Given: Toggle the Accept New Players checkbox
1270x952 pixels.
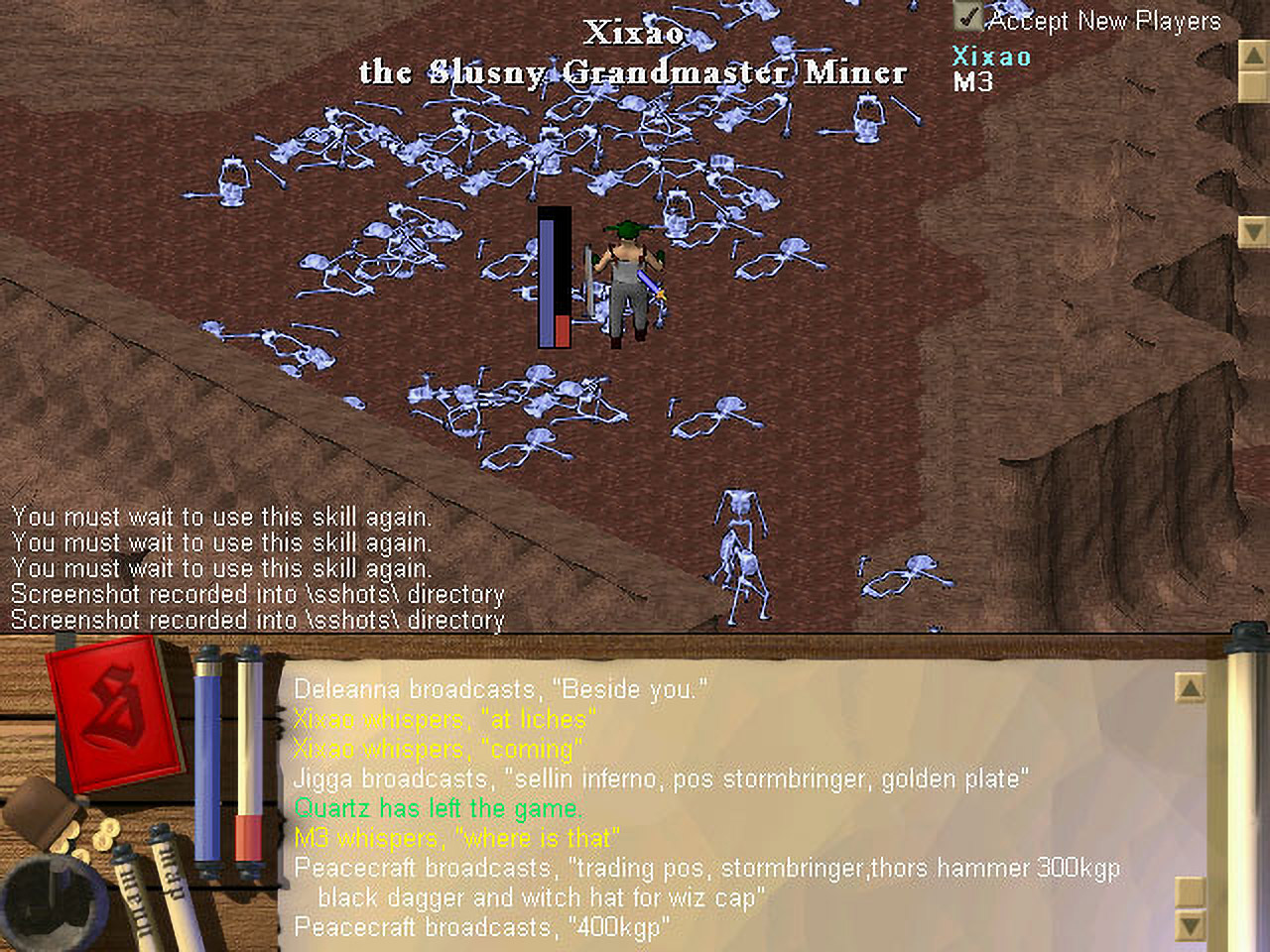Looking at the screenshot, I should click(x=967, y=17).
